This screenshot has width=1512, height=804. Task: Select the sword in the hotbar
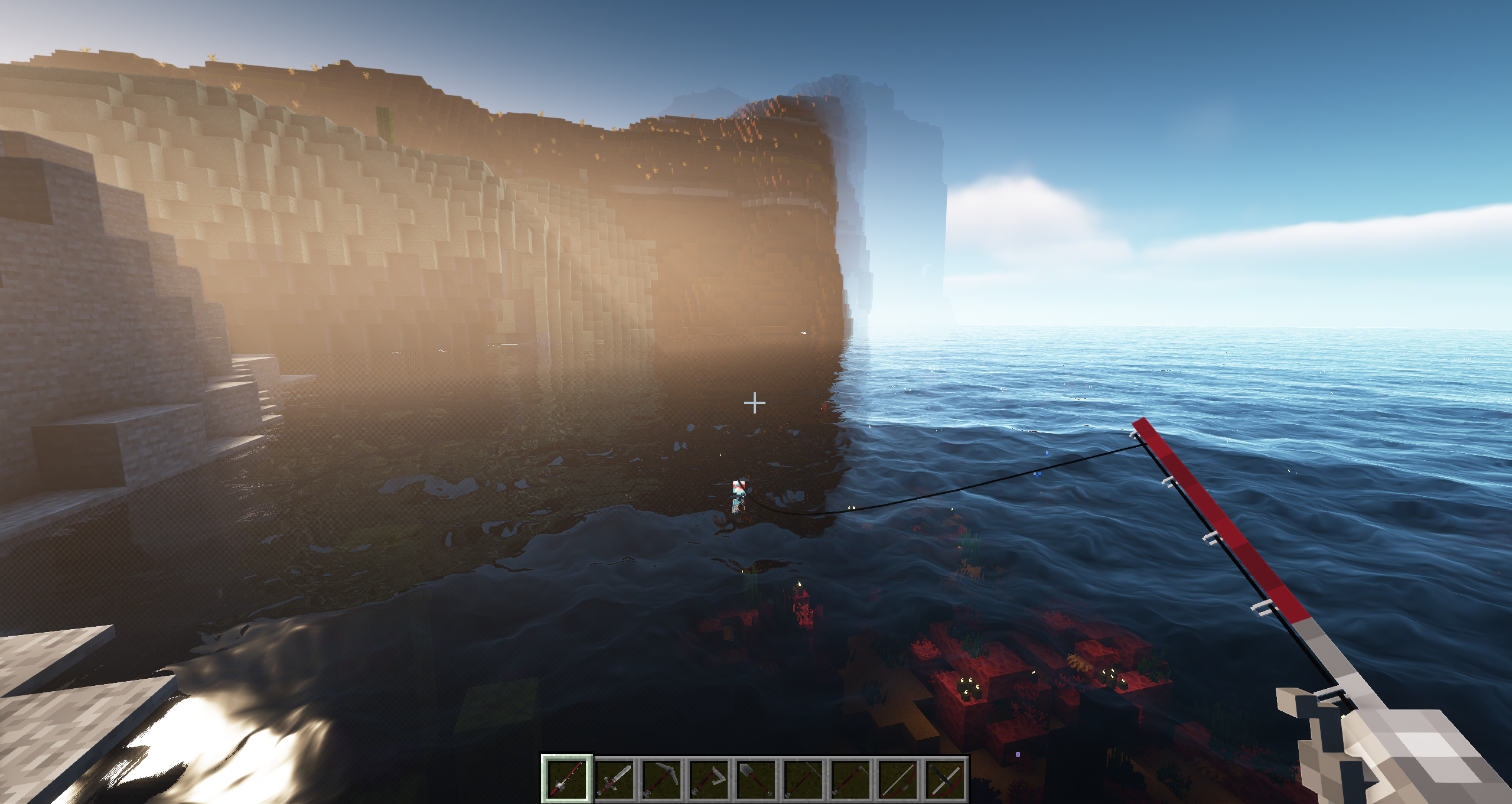[615, 778]
